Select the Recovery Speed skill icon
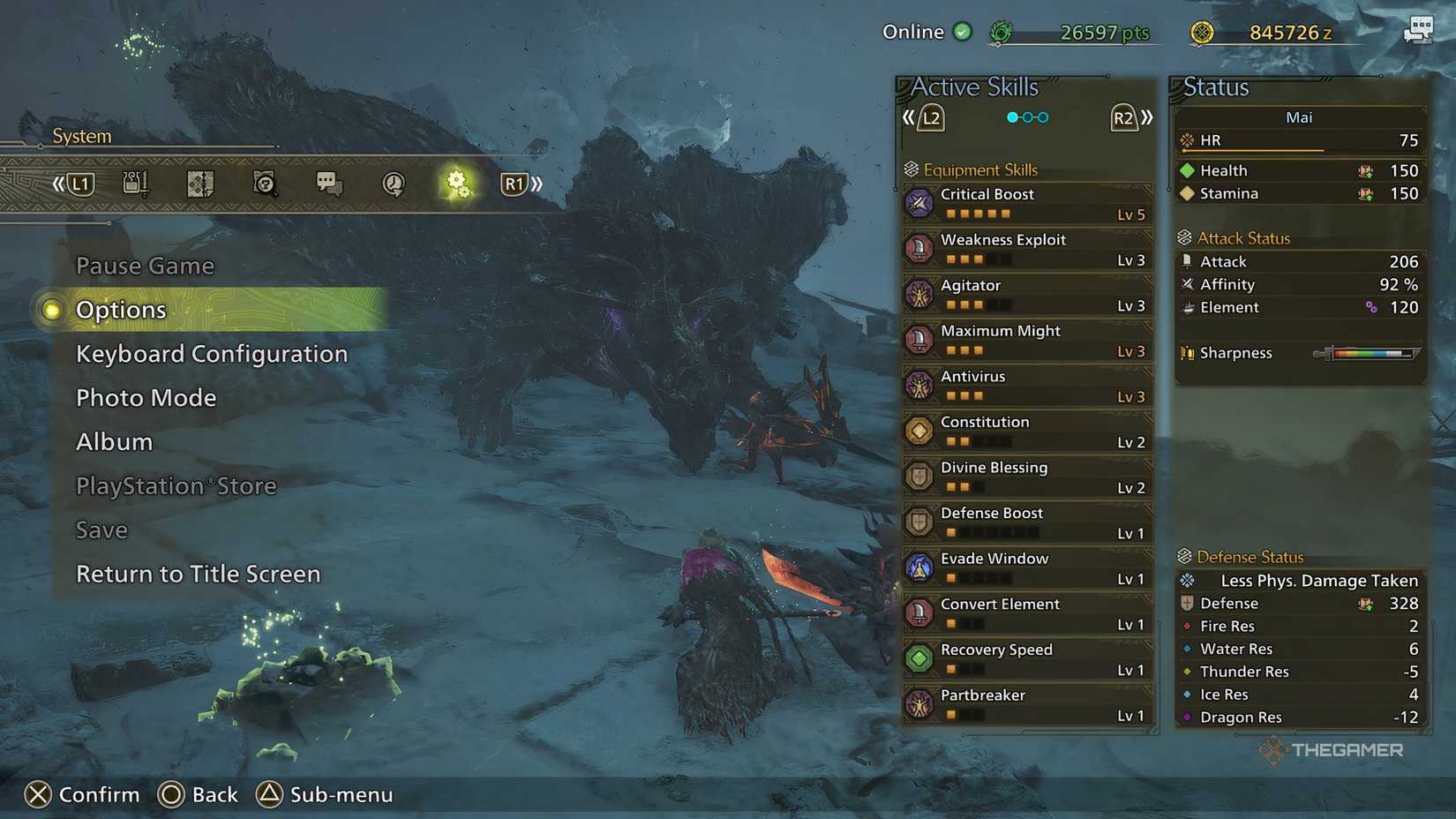 click(919, 658)
